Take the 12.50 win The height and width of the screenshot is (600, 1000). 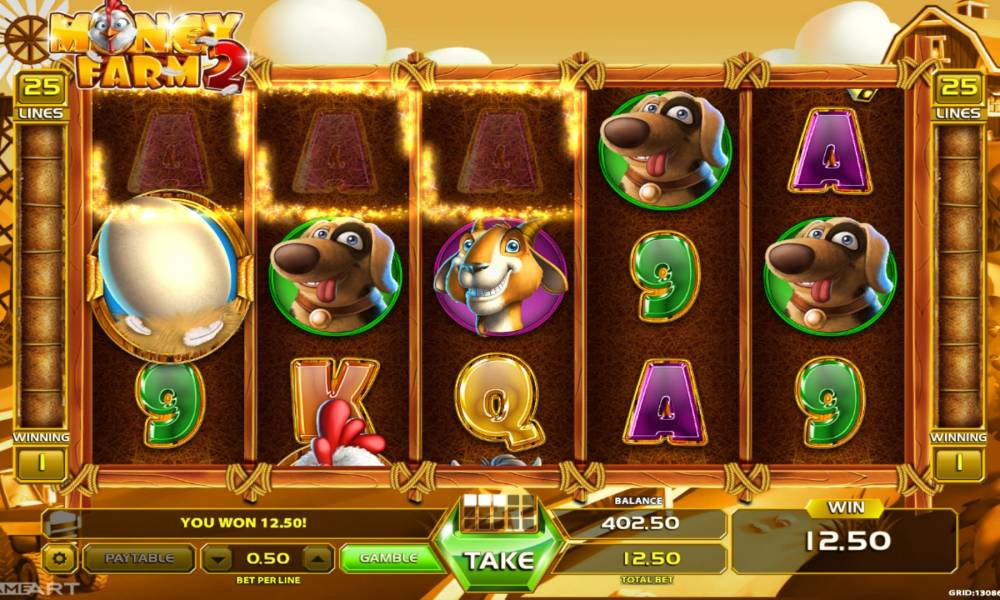tap(498, 559)
